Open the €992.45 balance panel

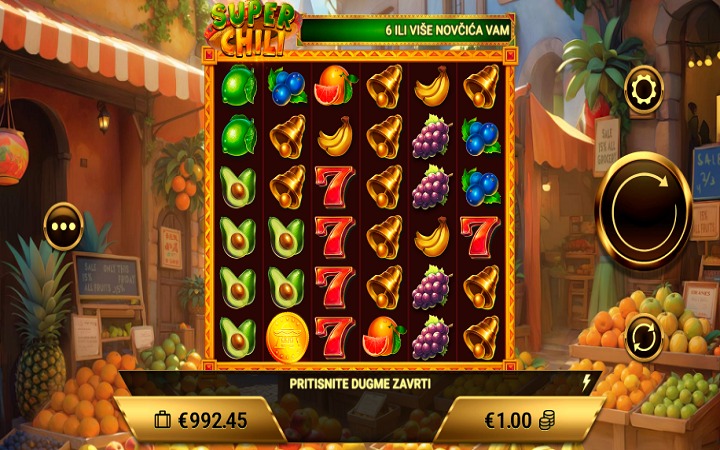[x=200, y=420]
